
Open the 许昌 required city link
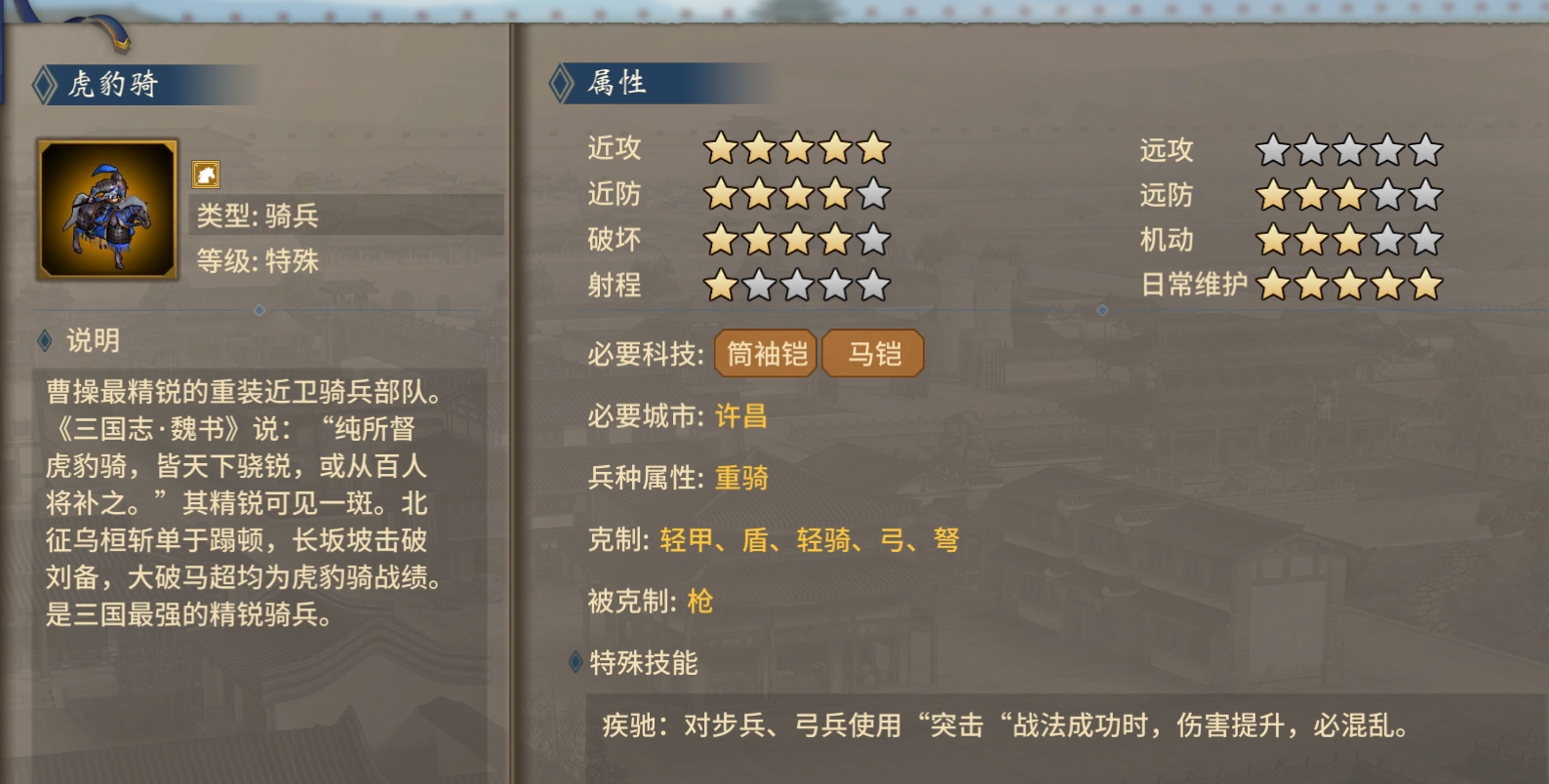click(738, 416)
